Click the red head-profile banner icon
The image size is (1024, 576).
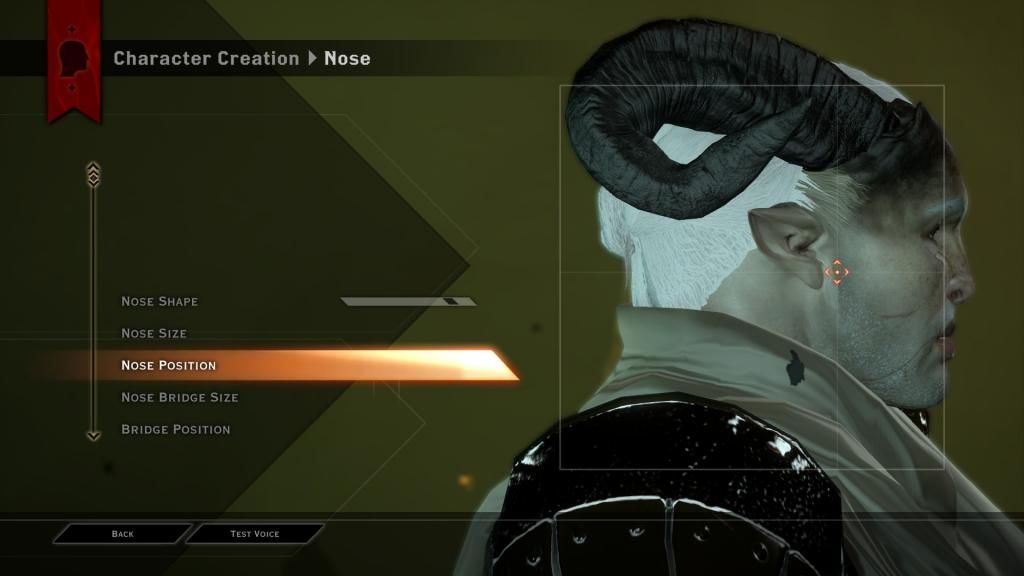point(74,62)
